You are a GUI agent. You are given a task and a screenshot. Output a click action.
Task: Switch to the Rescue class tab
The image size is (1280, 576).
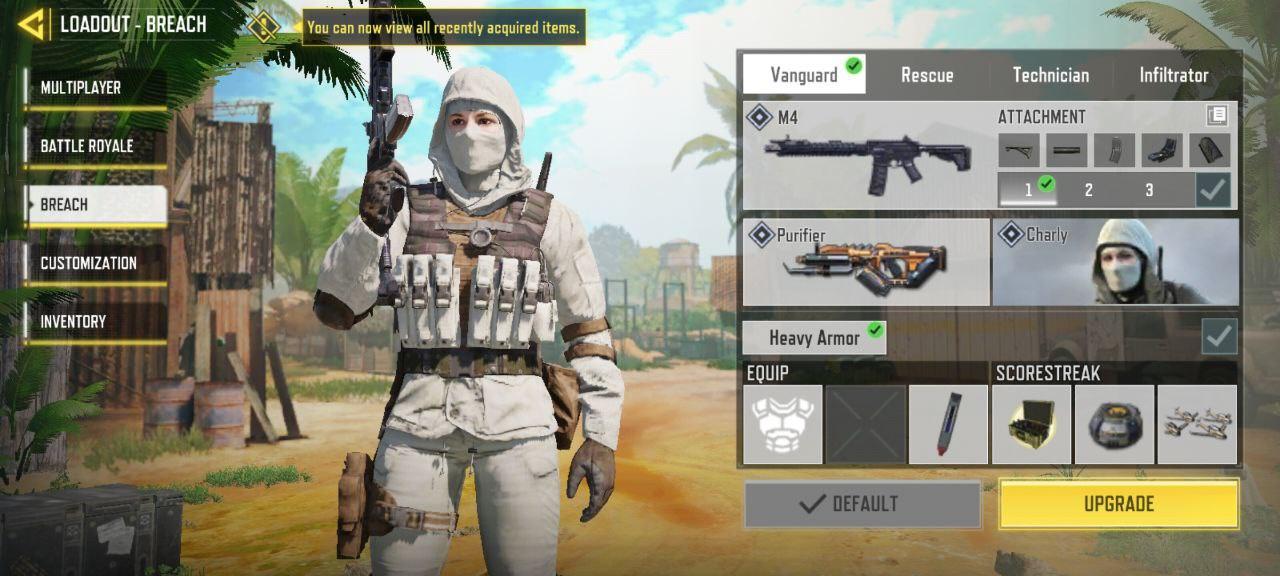pyautogui.click(x=927, y=75)
